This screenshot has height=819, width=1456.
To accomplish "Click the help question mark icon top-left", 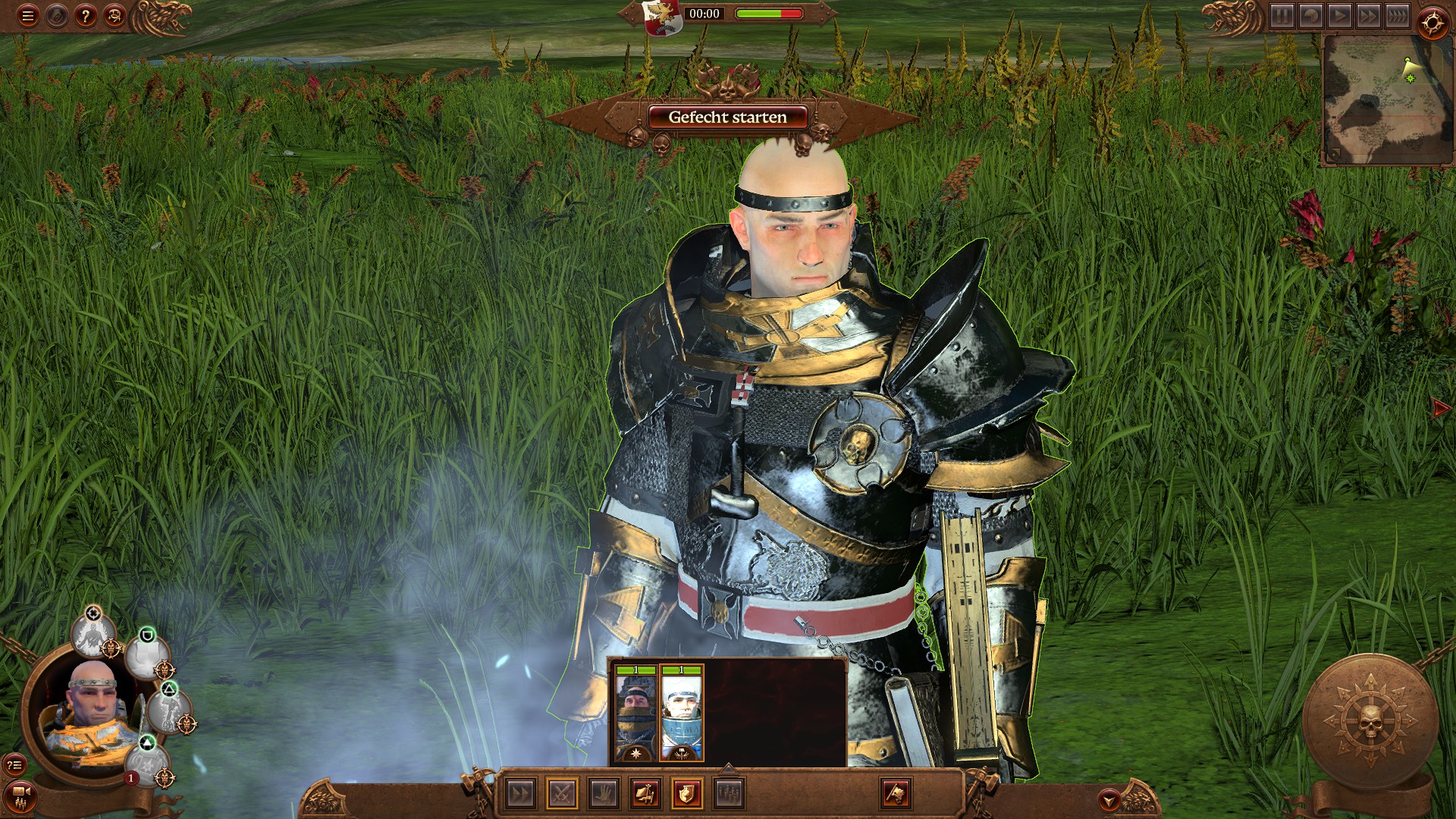I will coord(83,14).
